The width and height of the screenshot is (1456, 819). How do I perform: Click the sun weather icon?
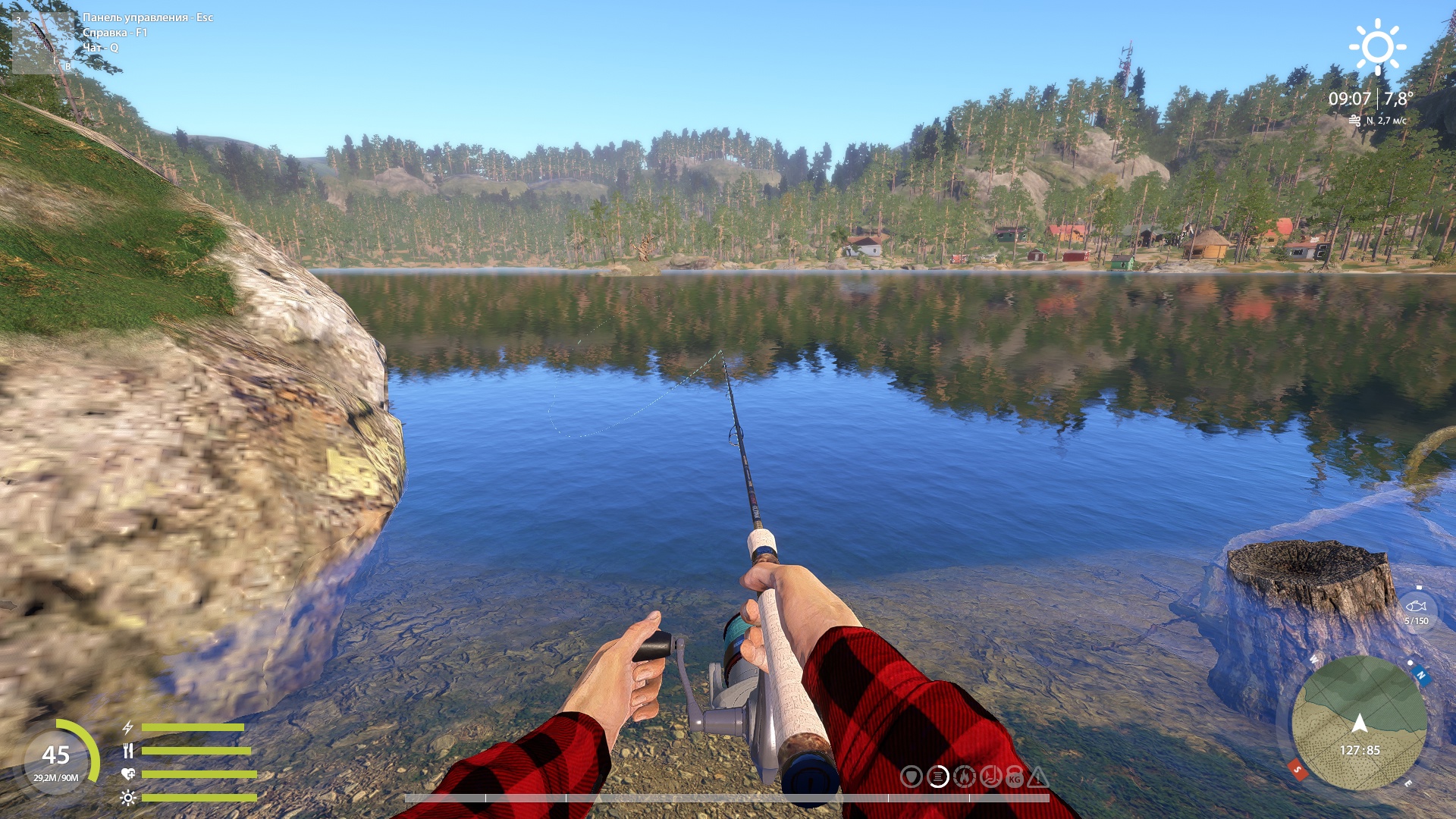1377,47
